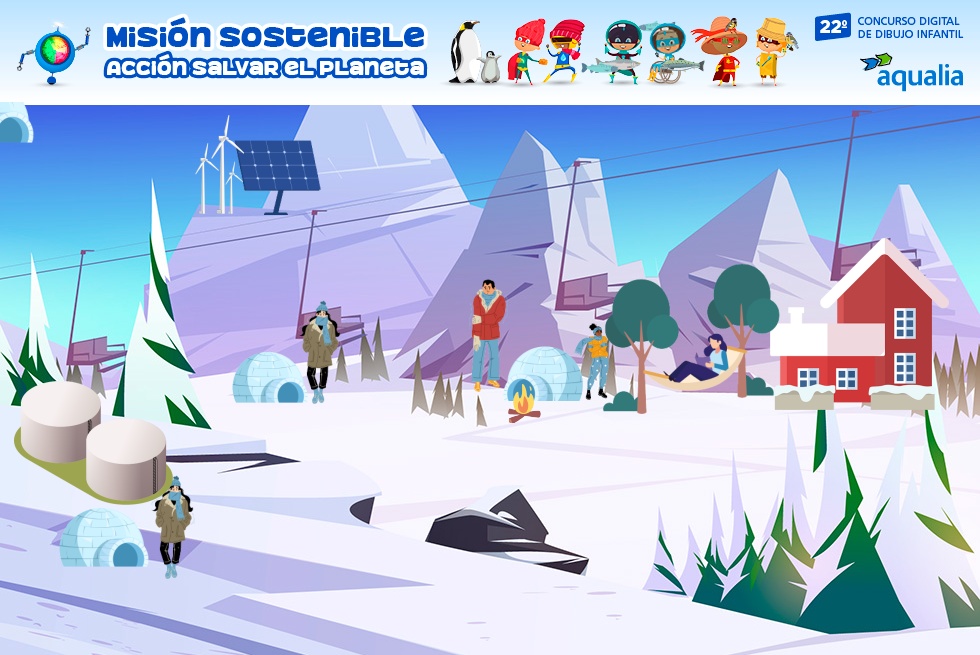The width and height of the screenshot is (980, 655).
Task: Click the Misión Sostenible title logo
Action: [x=265, y=51]
